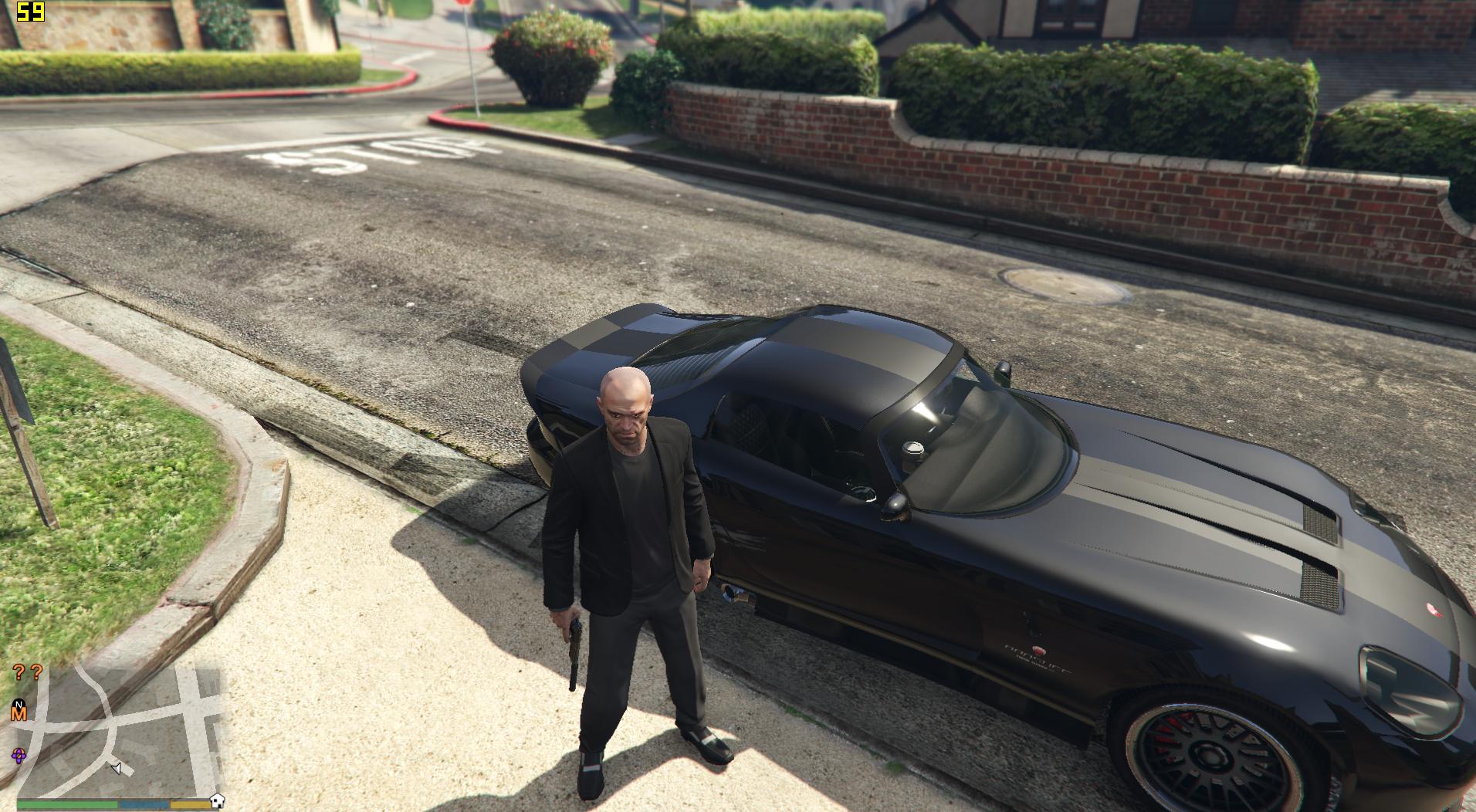Click the yellow armor bar below the minimap
This screenshot has height=812, width=1476.
tap(190, 804)
